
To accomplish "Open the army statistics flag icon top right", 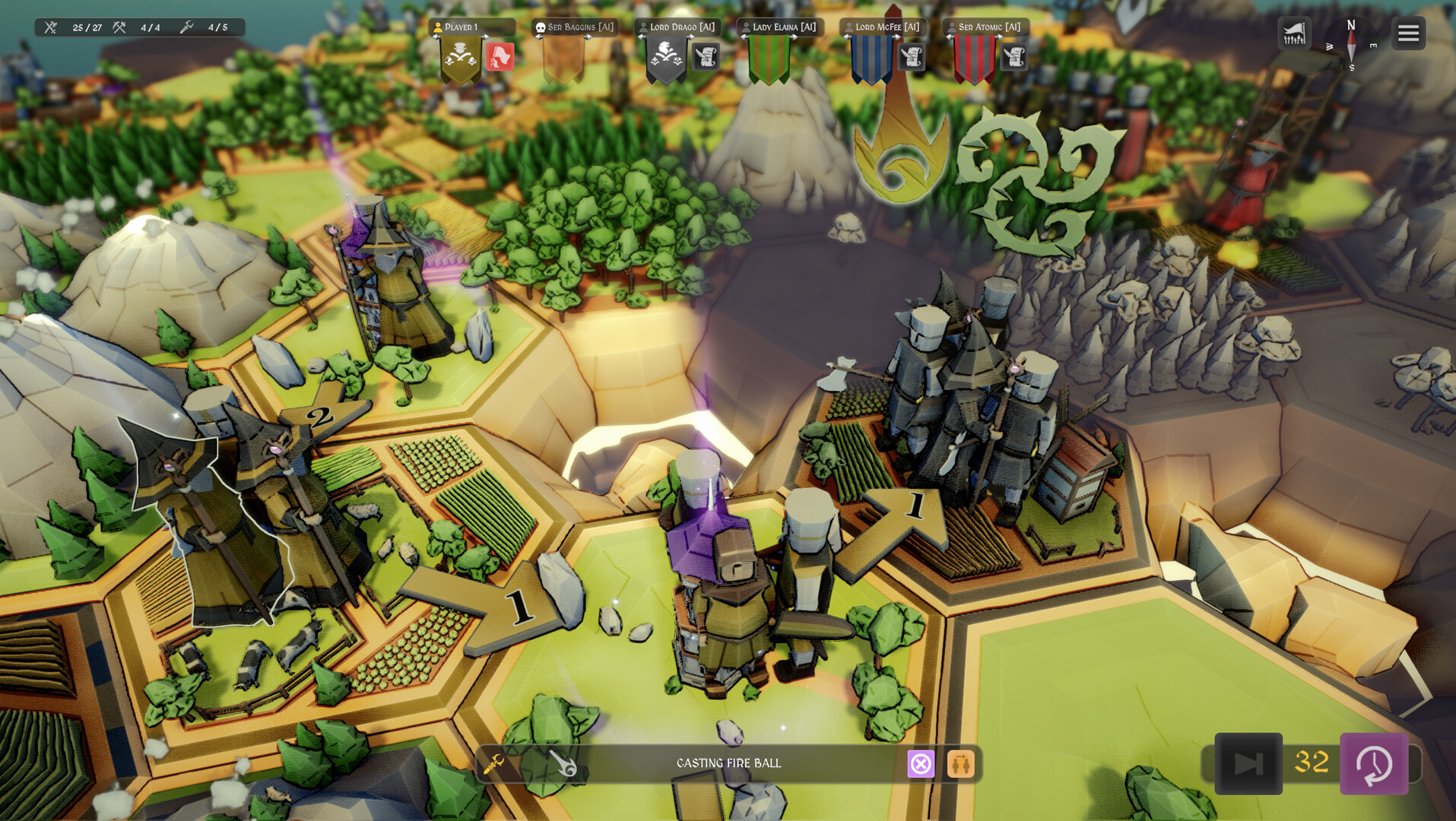I will (x=1293, y=33).
